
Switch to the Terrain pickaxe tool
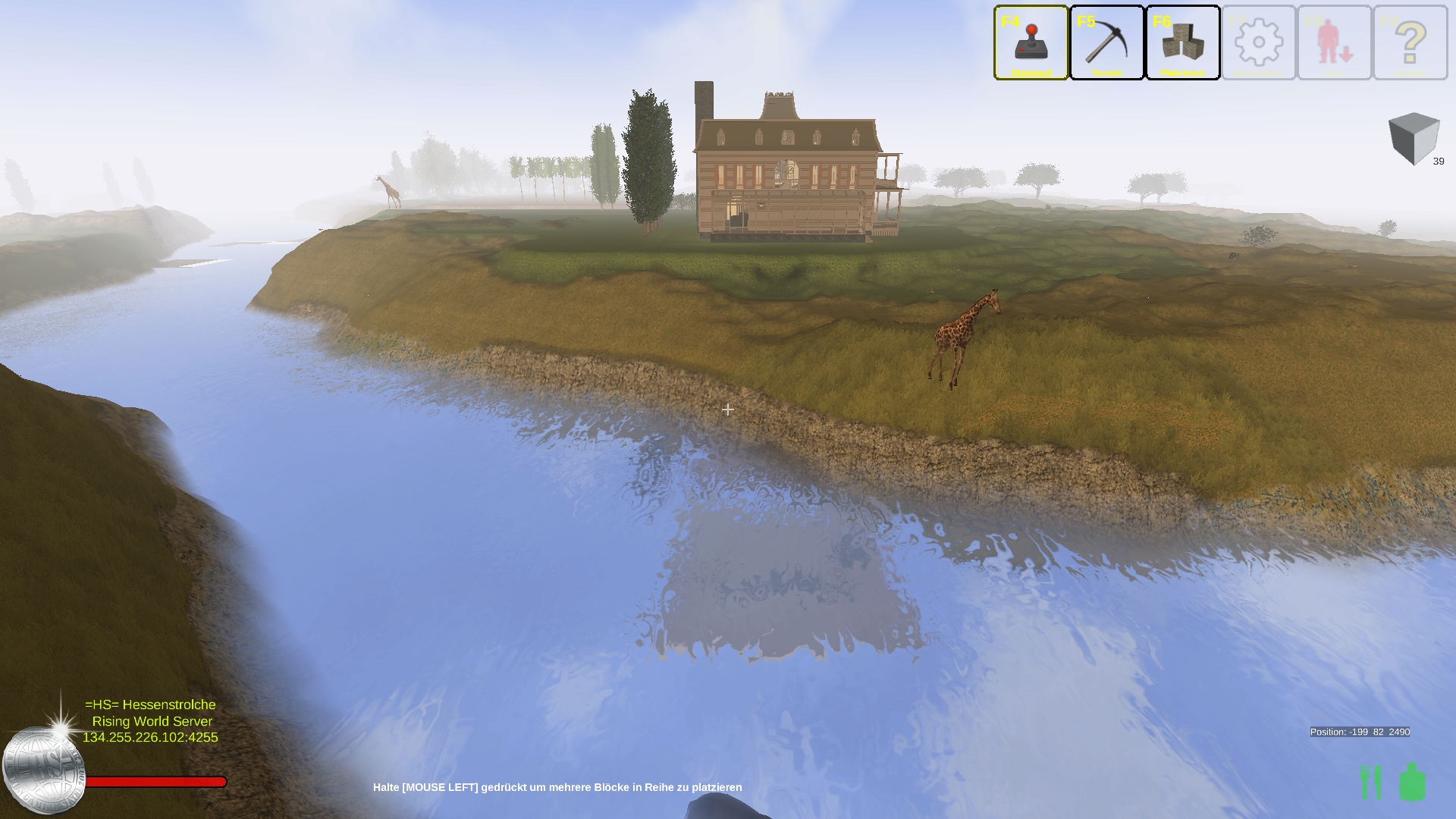pos(1106,42)
